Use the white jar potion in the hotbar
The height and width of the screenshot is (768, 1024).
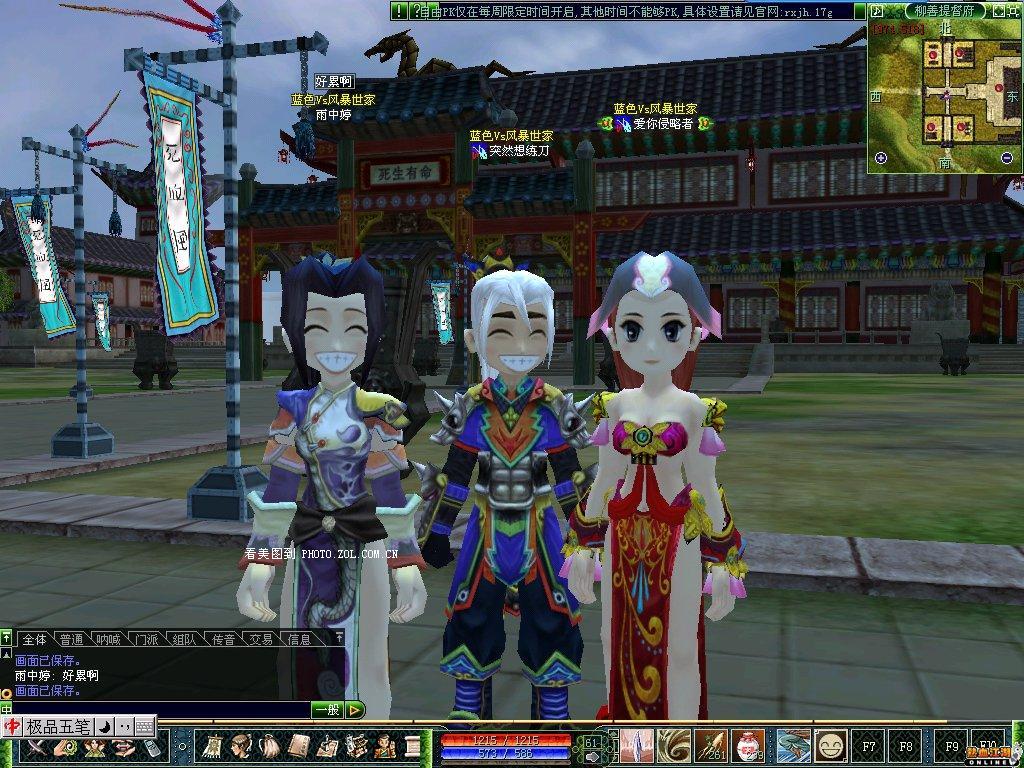[x=745, y=745]
